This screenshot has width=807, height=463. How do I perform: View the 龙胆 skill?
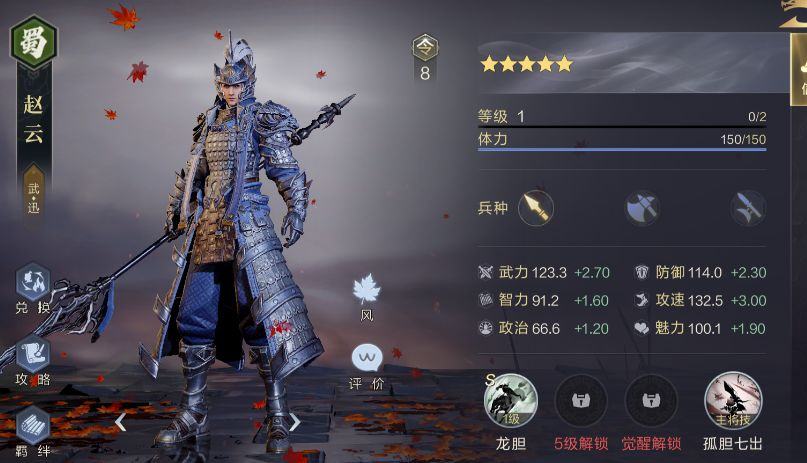click(510, 400)
